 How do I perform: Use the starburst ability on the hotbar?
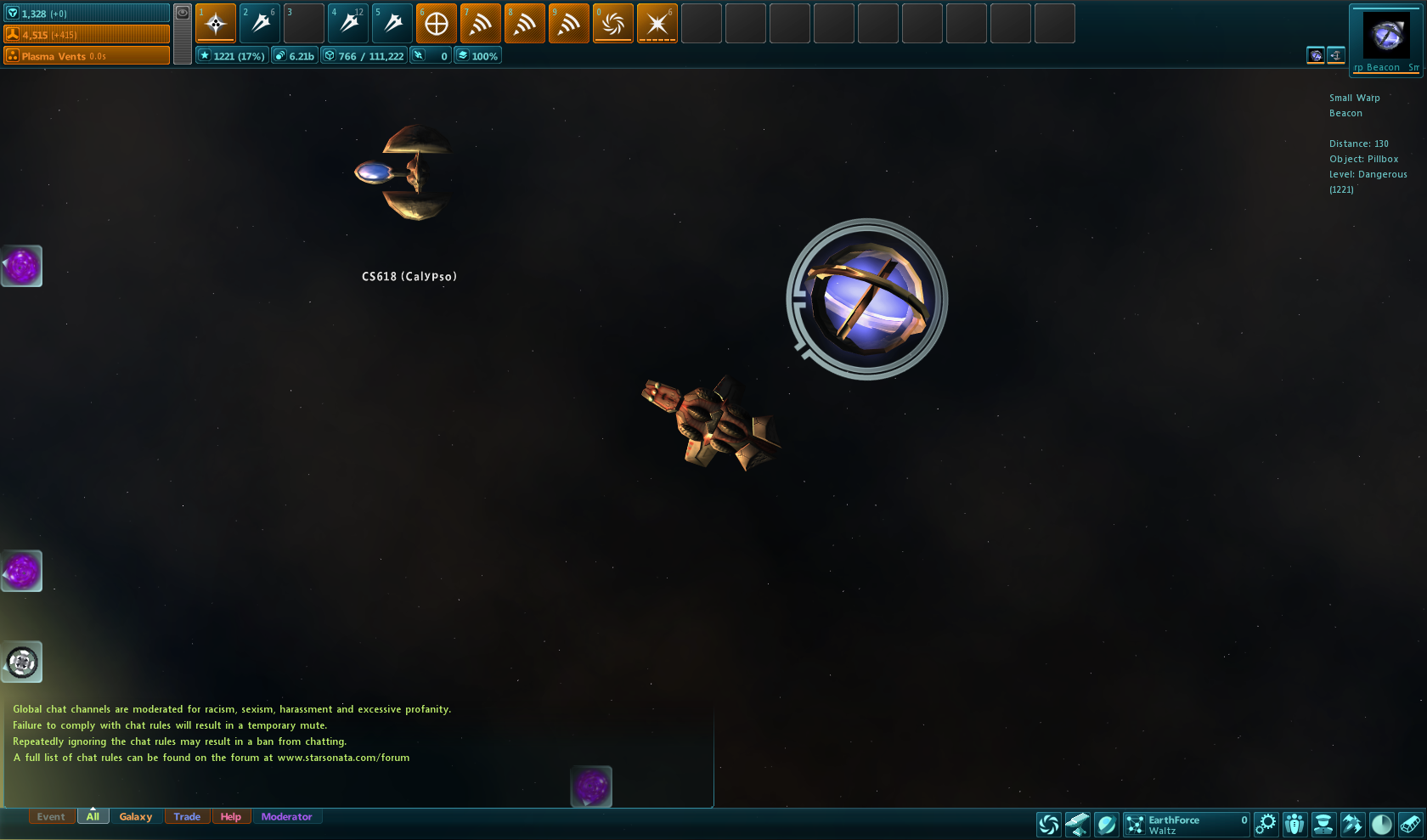point(657,23)
